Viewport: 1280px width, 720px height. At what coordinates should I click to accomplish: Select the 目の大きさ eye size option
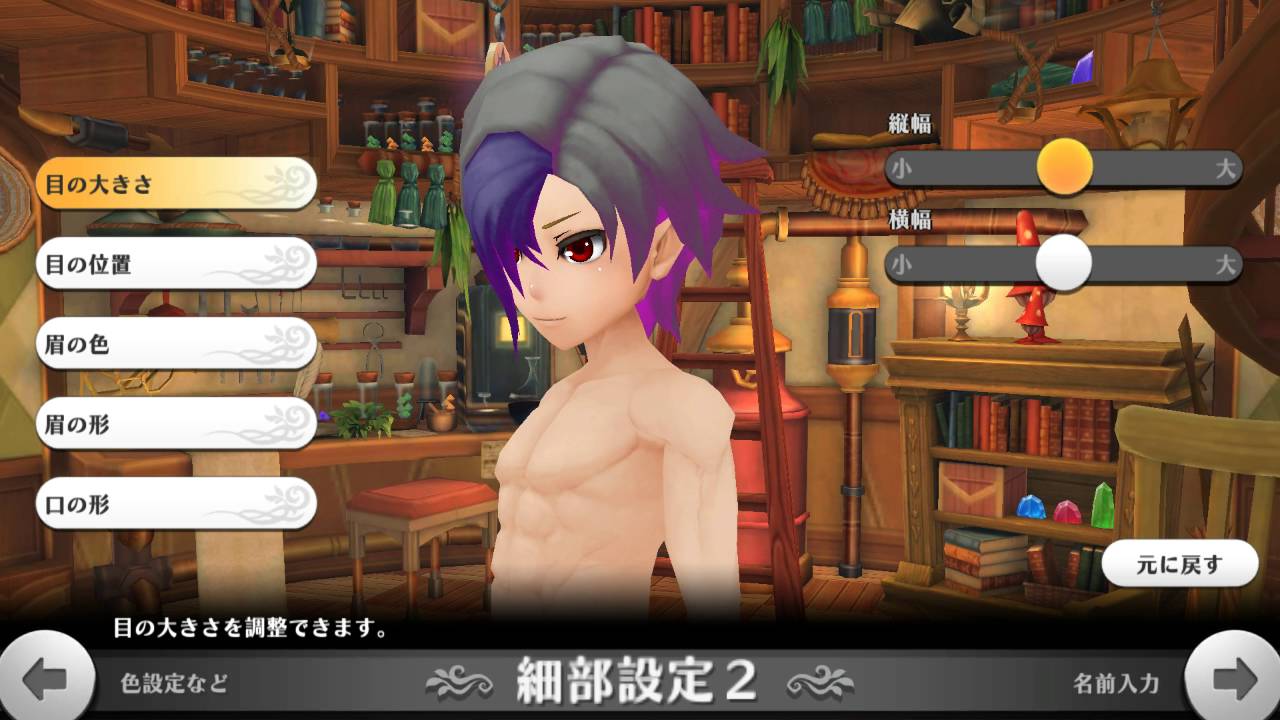tap(176, 184)
